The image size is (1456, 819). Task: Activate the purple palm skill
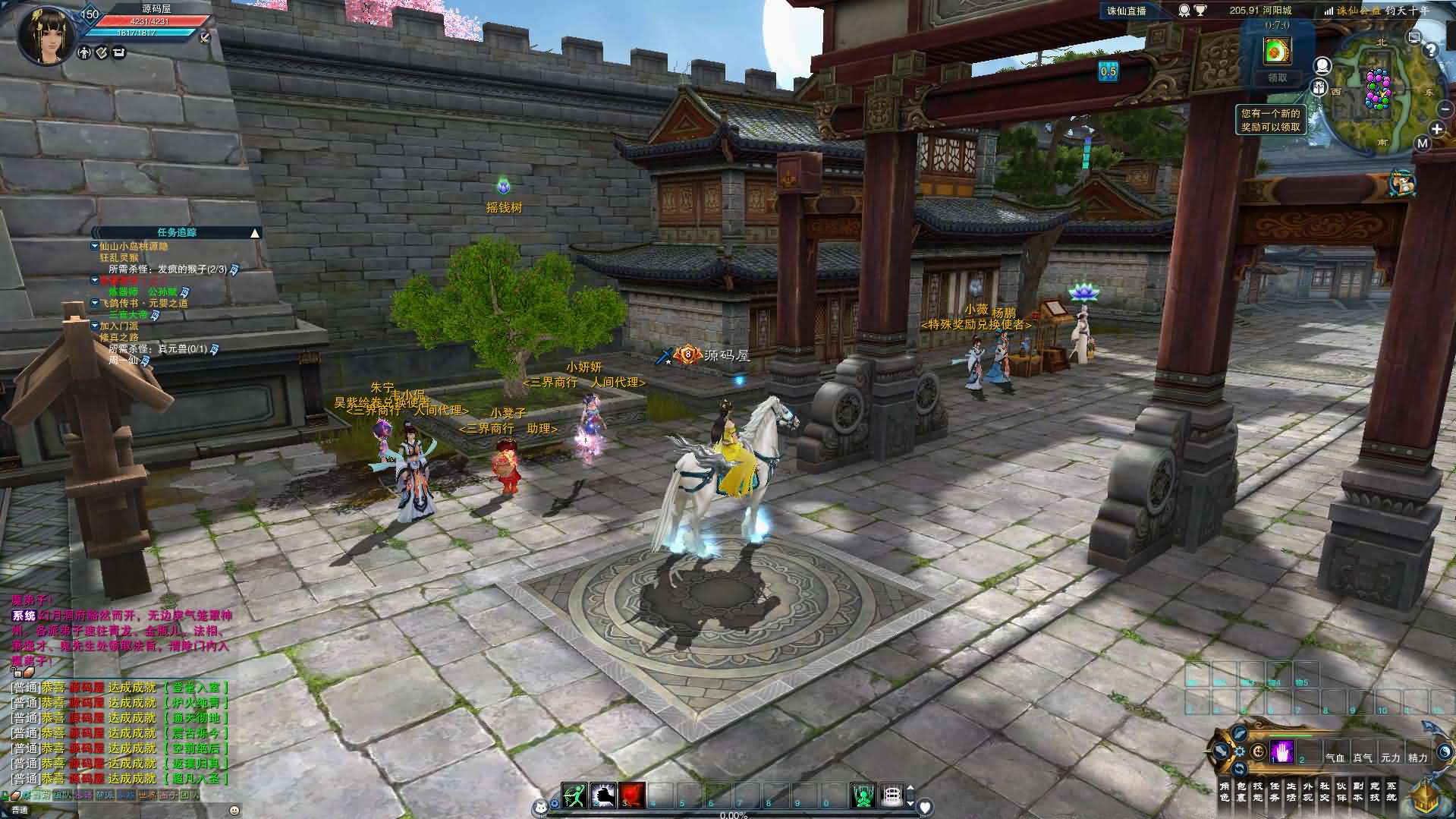(1282, 751)
